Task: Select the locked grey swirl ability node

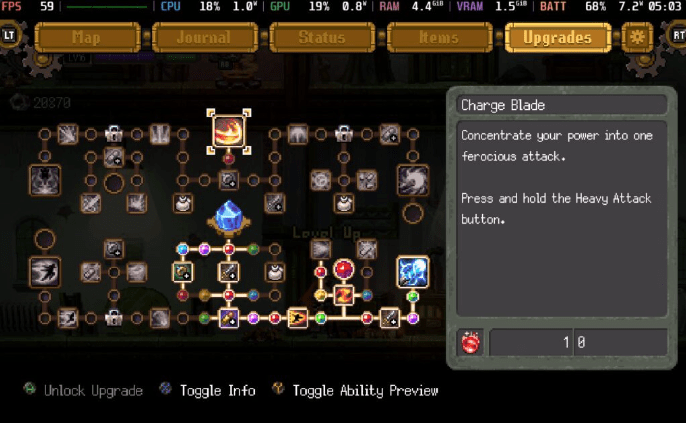Action: (412, 180)
